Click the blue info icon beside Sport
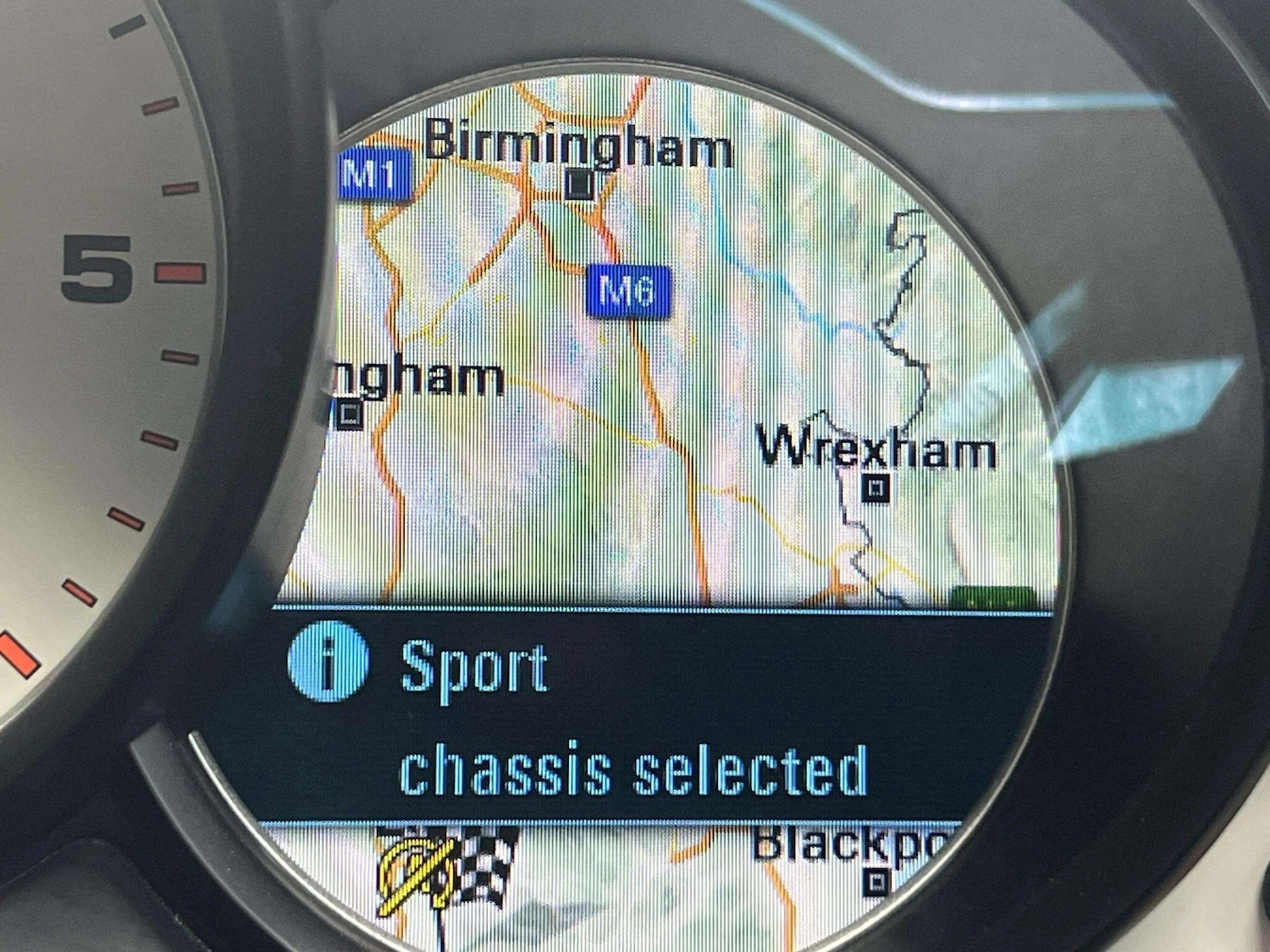Image resolution: width=1270 pixels, height=952 pixels. point(328,661)
